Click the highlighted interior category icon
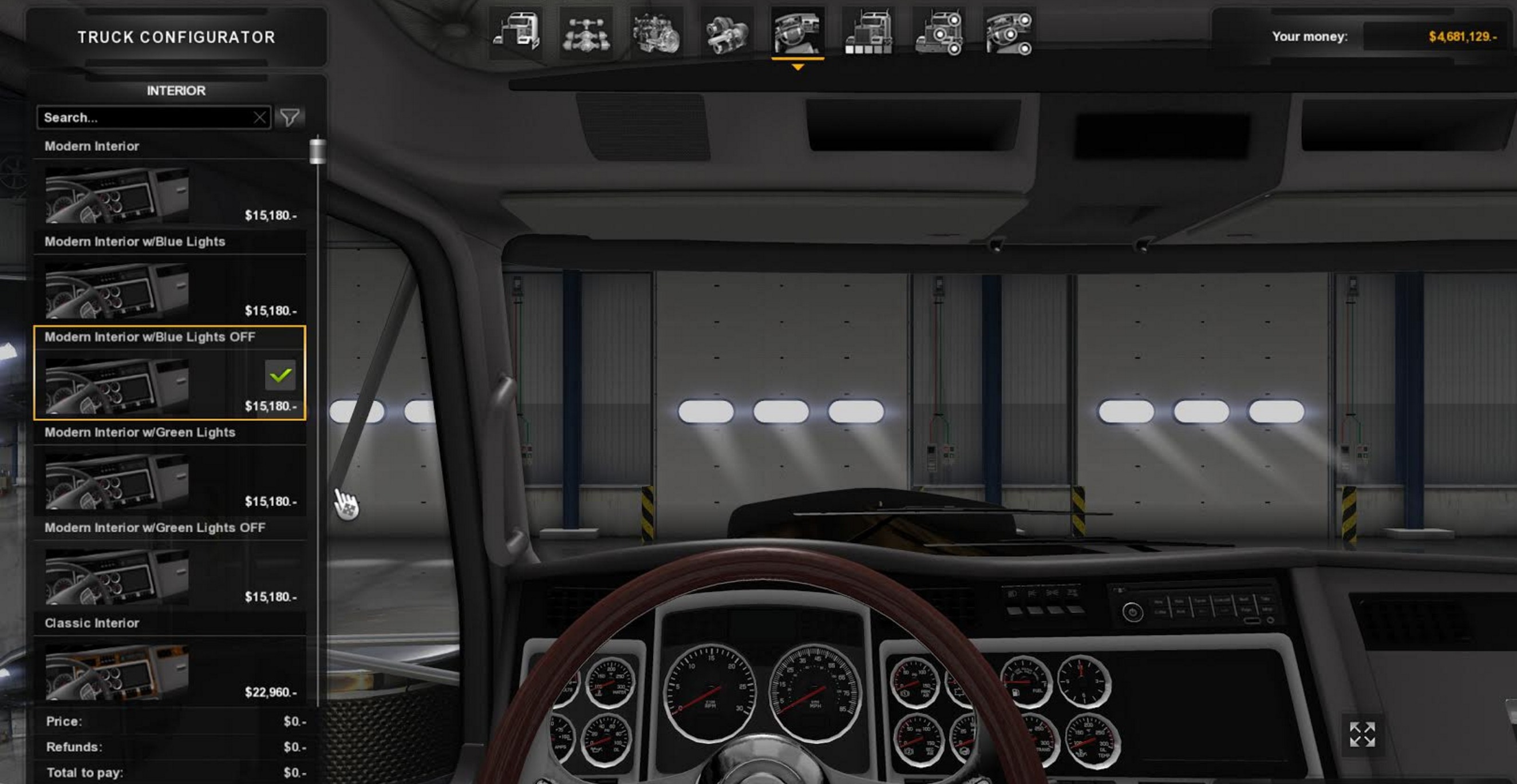Viewport: 1517px width, 784px height. click(x=798, y=35)
